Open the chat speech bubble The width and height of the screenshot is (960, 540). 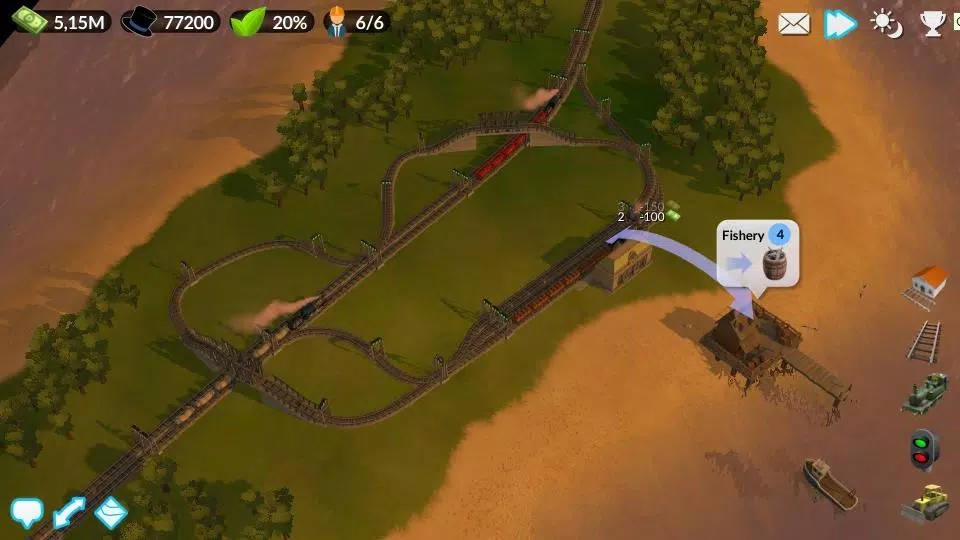pyautogui.click(x=27, y=513)
